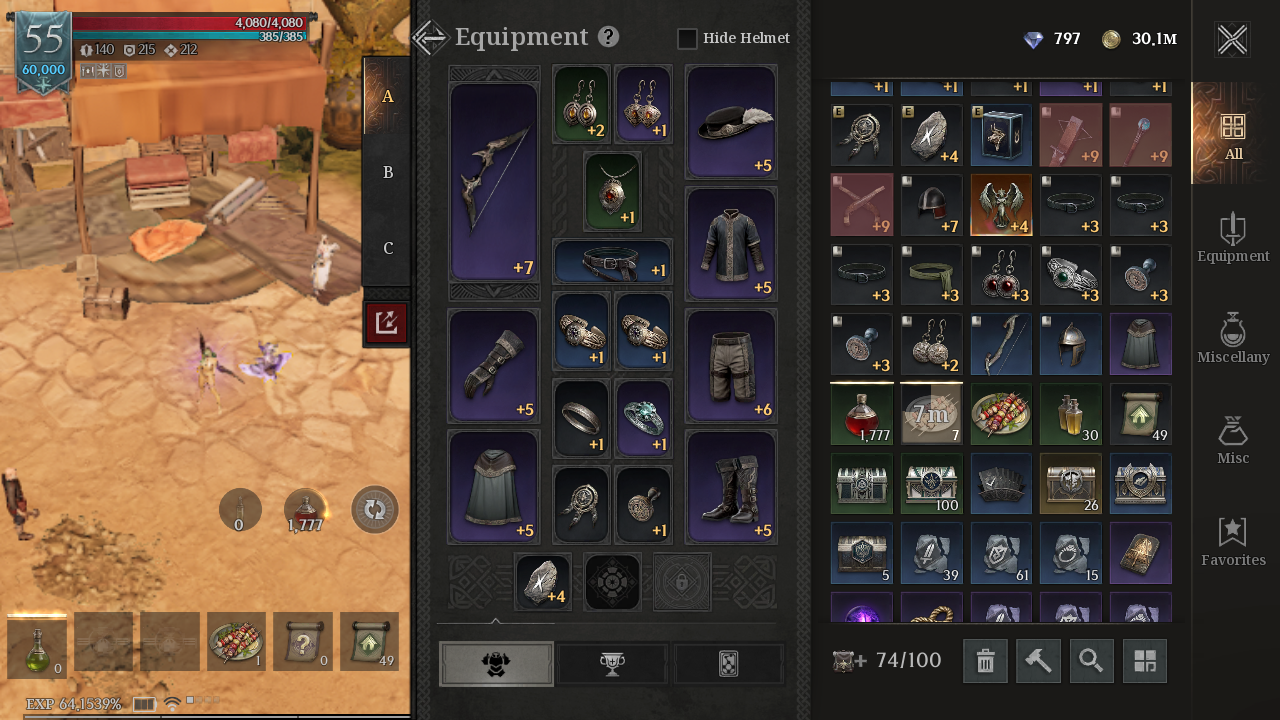Click the circular swap button on the HUD
This screenshot has height=720, width=1280.
(x=375, y=510)
